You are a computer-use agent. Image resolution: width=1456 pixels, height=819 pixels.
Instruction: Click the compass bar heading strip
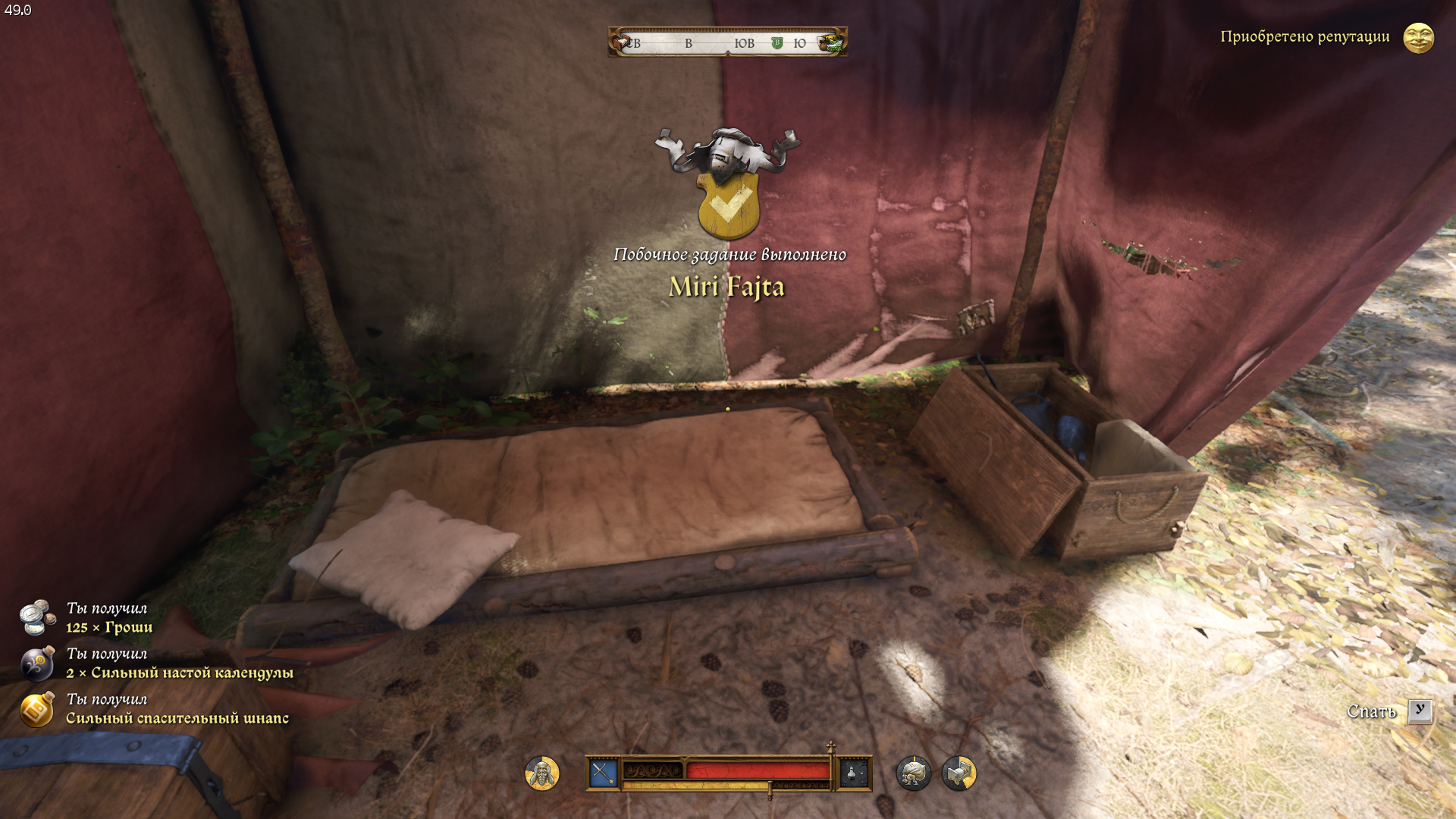click(727, 42)
